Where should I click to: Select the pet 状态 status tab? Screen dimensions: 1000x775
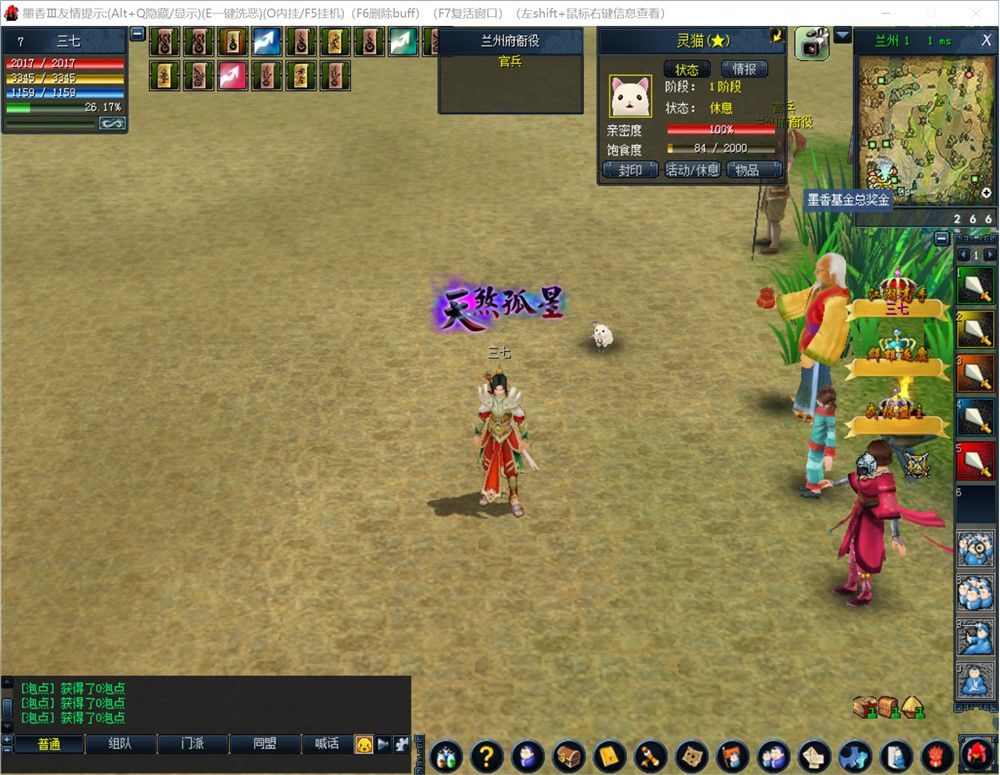pyautogui.click(x=687, y=69)
